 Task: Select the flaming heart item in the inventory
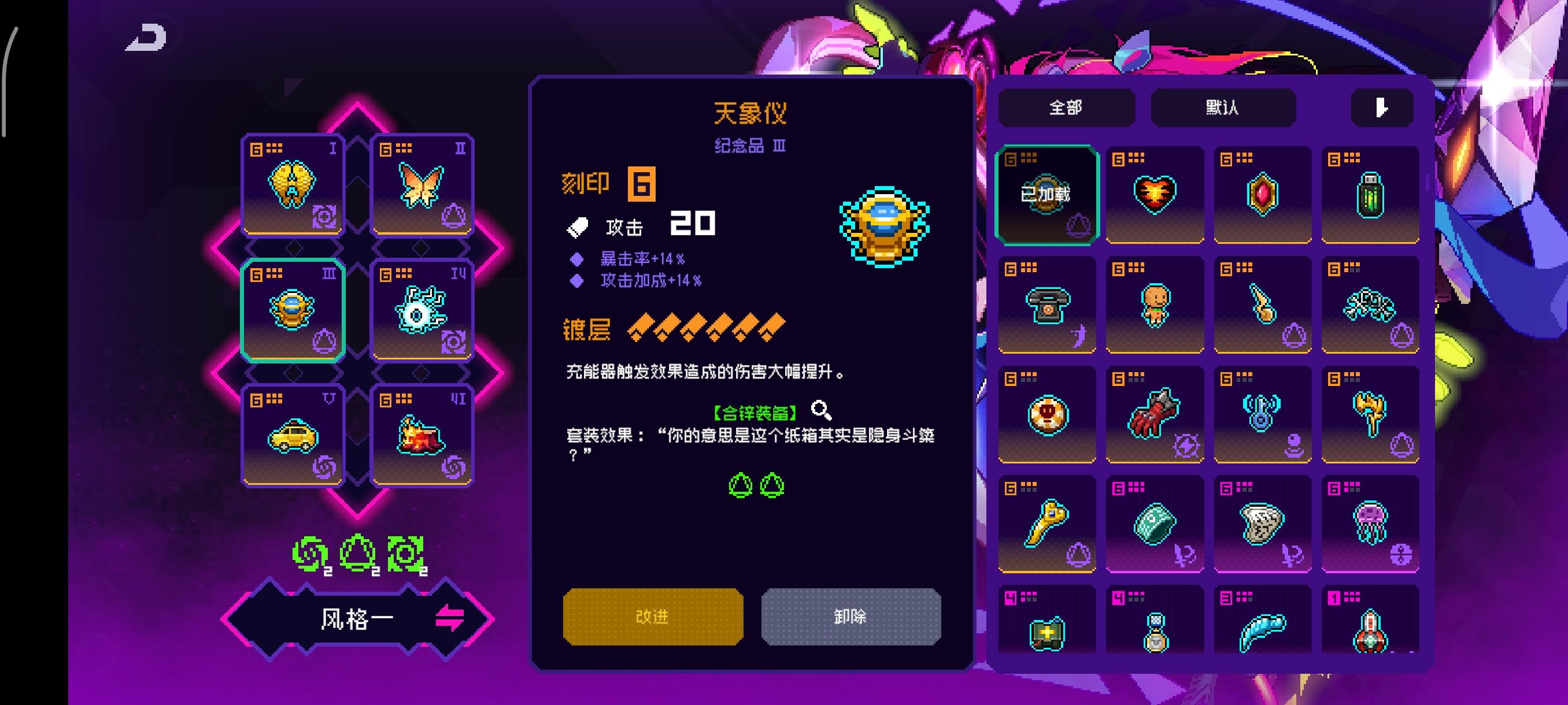tap(1154, 194)
